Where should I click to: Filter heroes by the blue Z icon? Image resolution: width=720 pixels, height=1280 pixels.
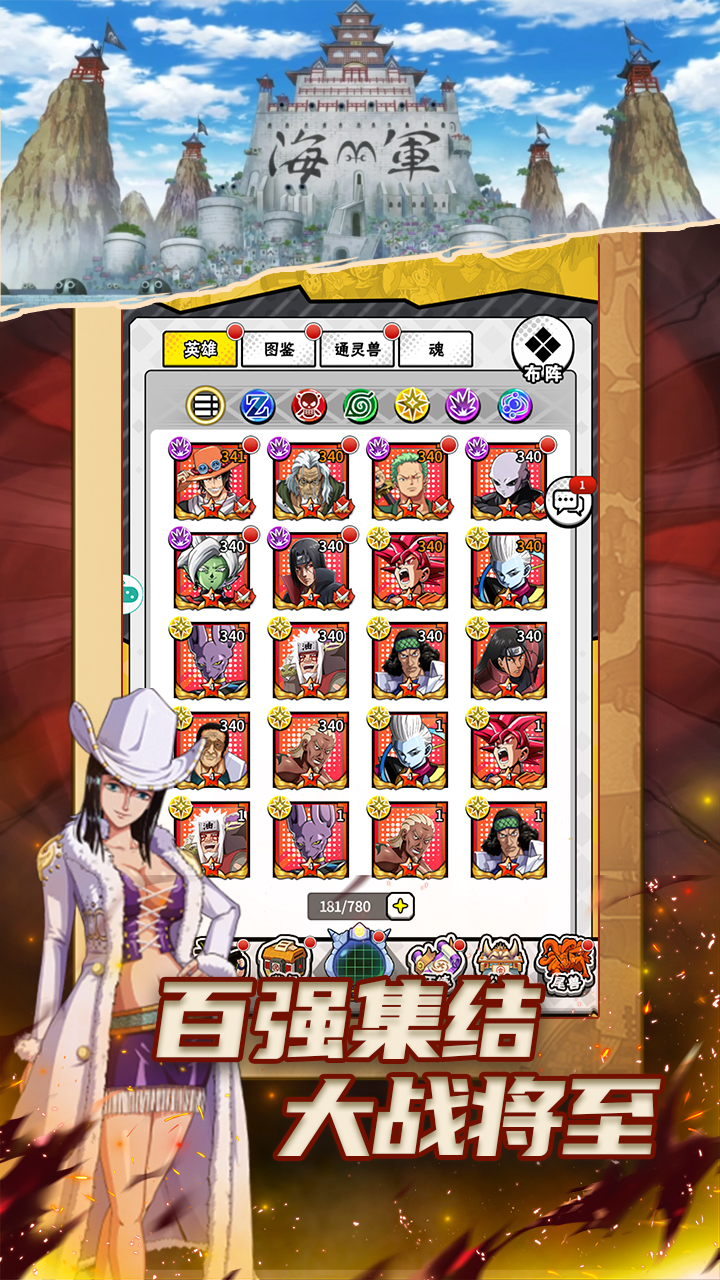pos(258,405)
